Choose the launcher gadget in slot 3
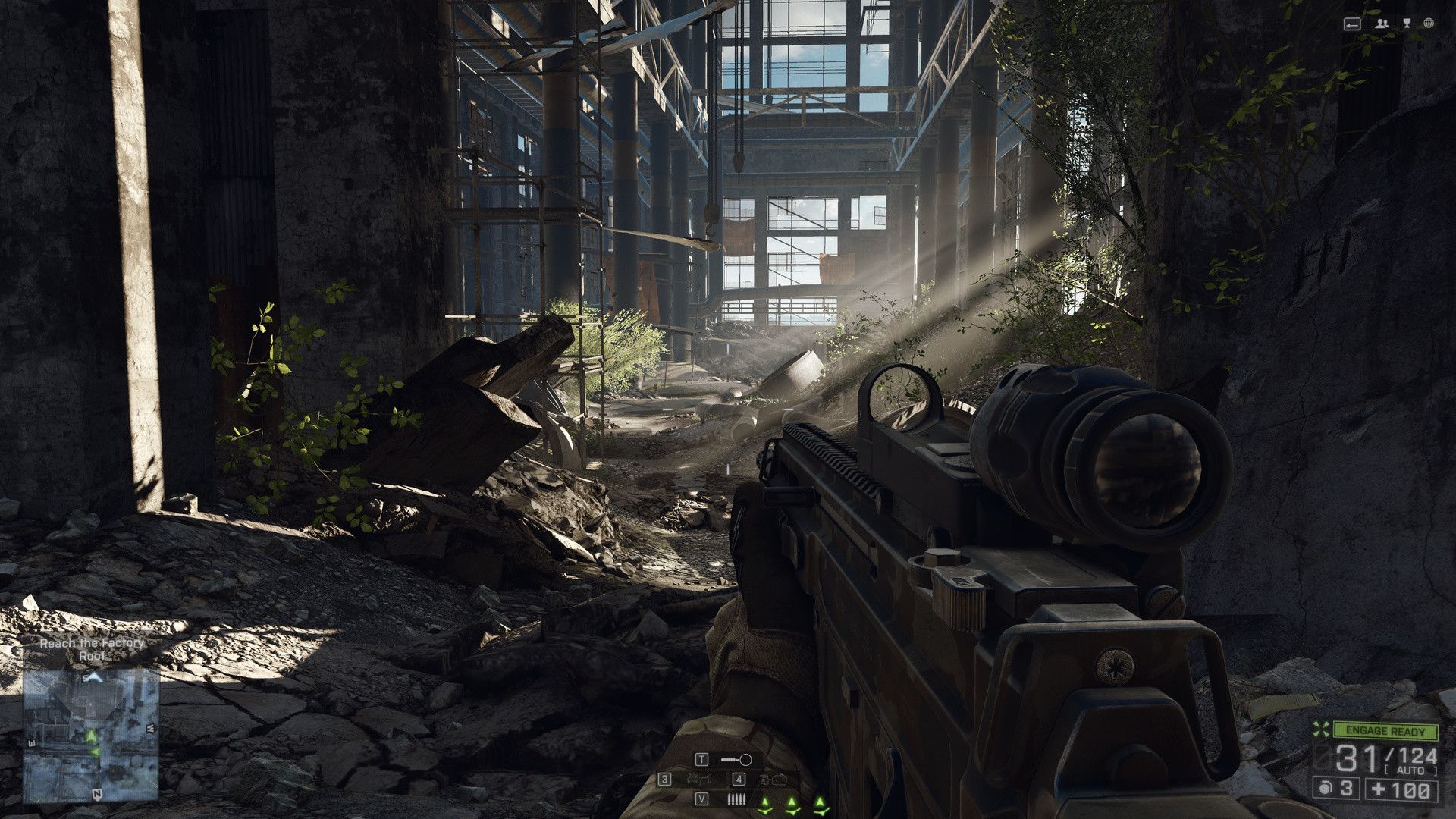The image size is (1456, 819). (x=697, y=780)
